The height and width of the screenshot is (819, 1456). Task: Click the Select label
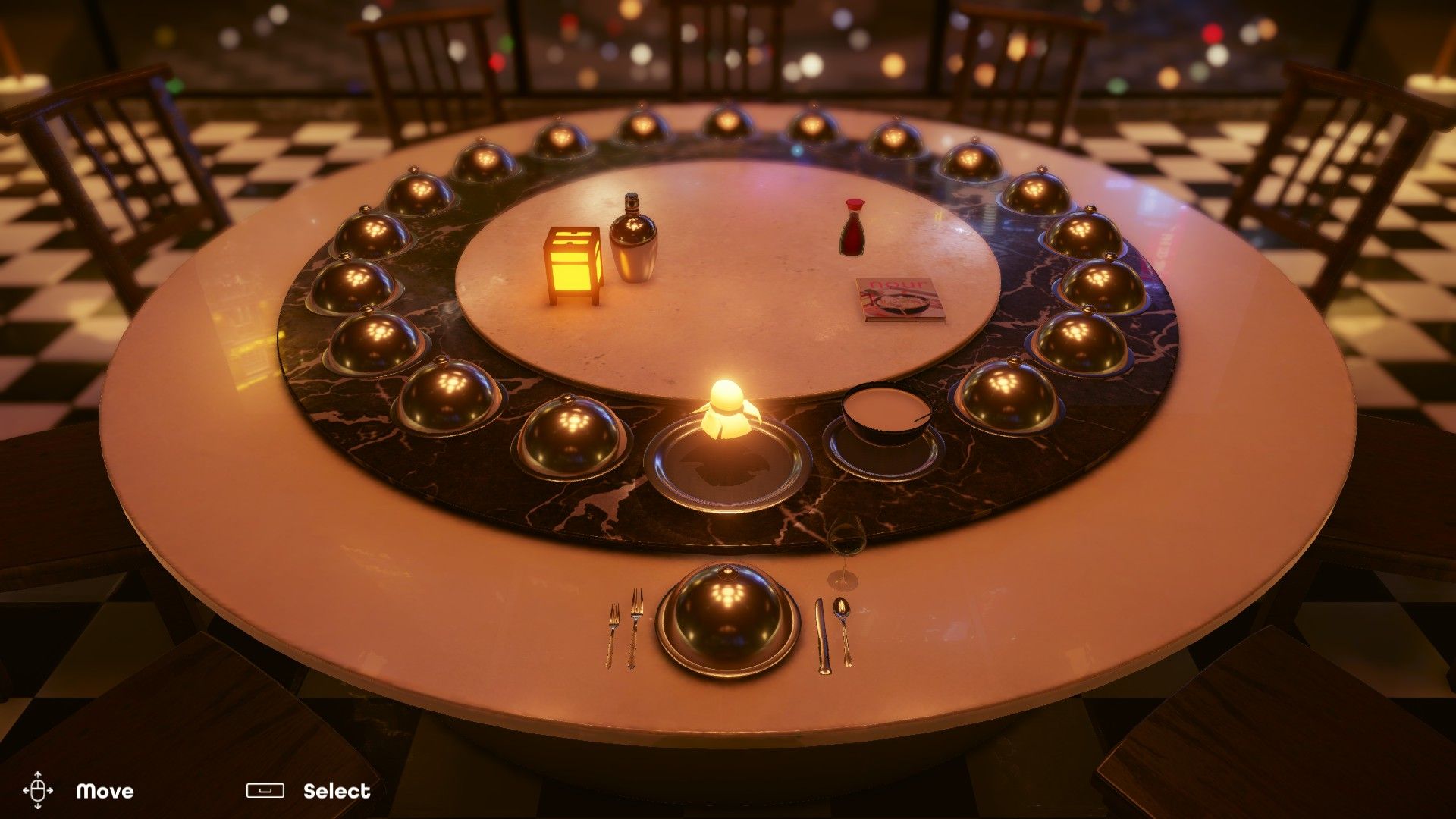point(337,791)
